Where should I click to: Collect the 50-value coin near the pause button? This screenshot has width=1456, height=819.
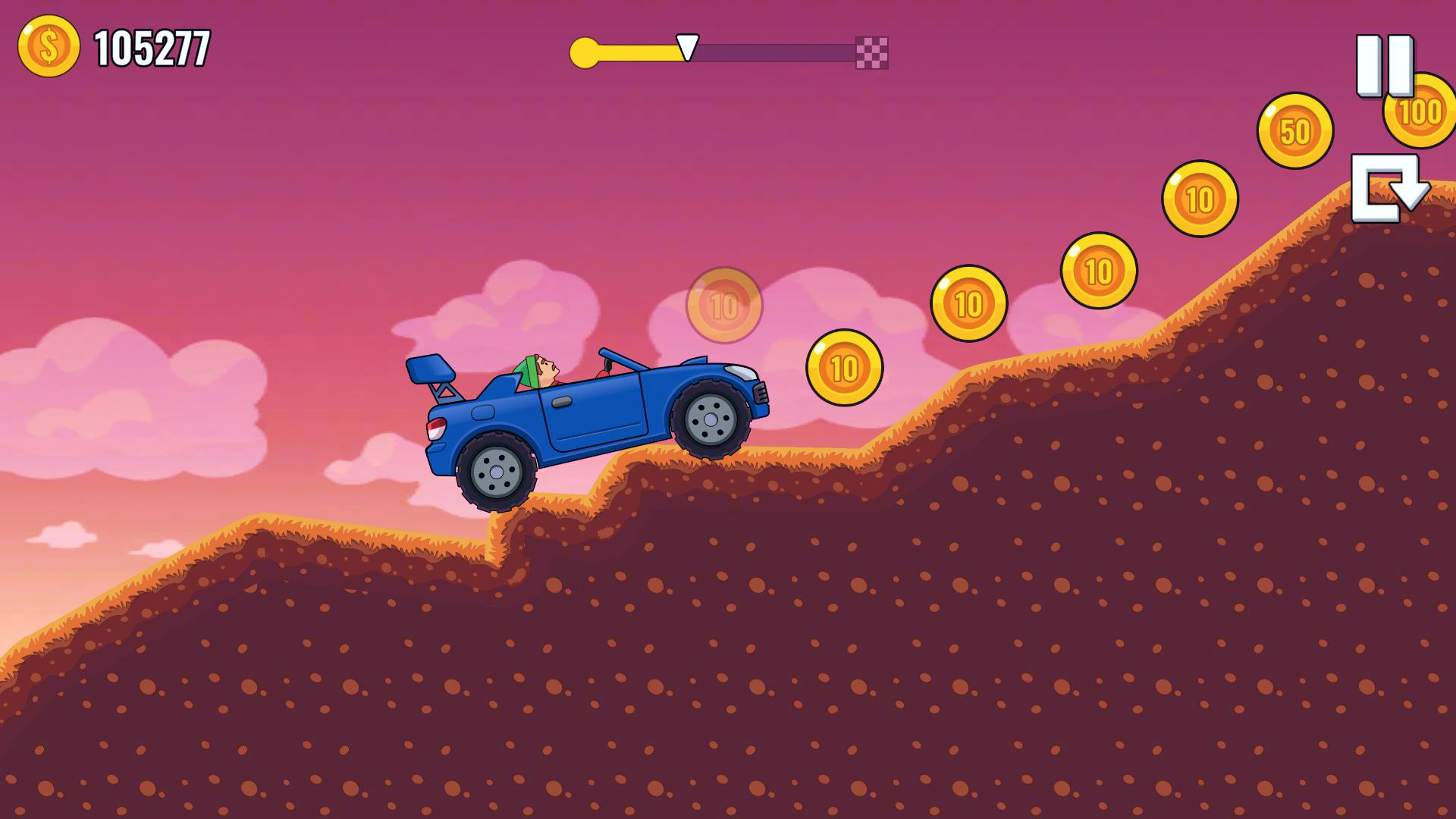[1294, 130]
